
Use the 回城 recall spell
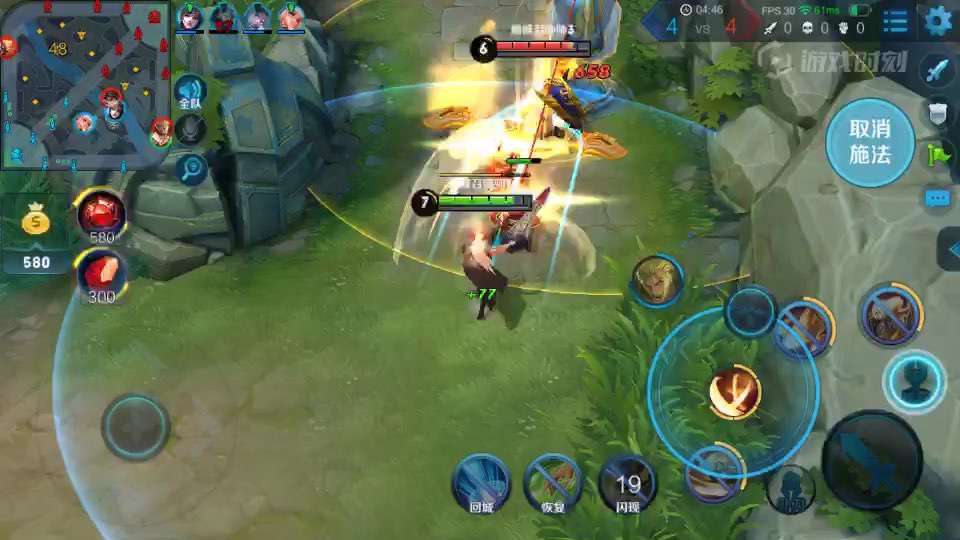pyautogui.click(x=481, y=481)
